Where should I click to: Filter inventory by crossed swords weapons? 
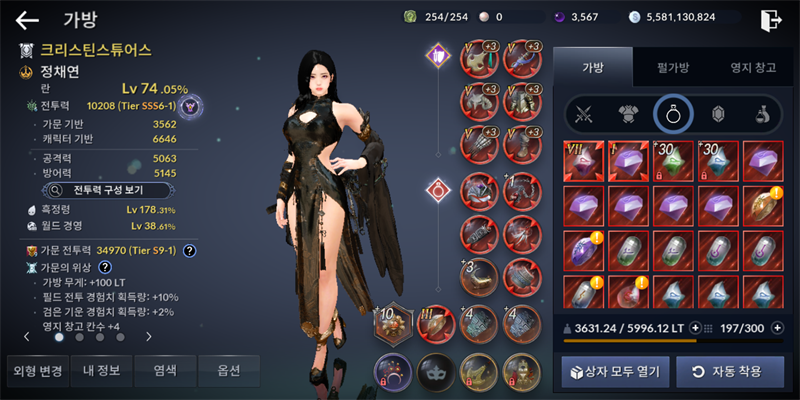point(582,115)
